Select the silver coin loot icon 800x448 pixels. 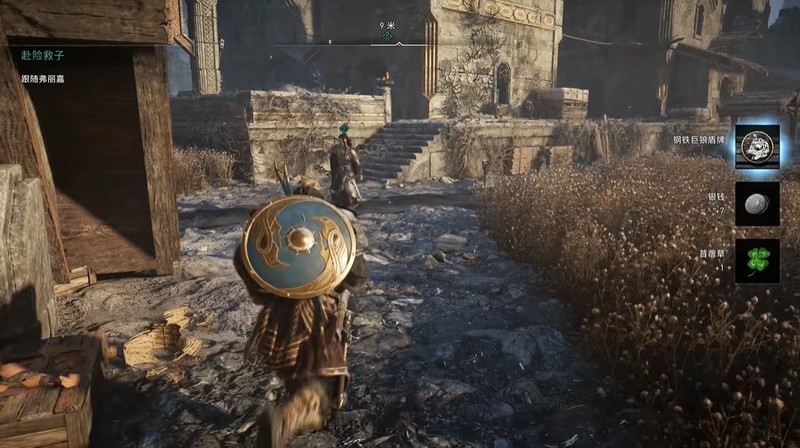click(x=757, y=203)
